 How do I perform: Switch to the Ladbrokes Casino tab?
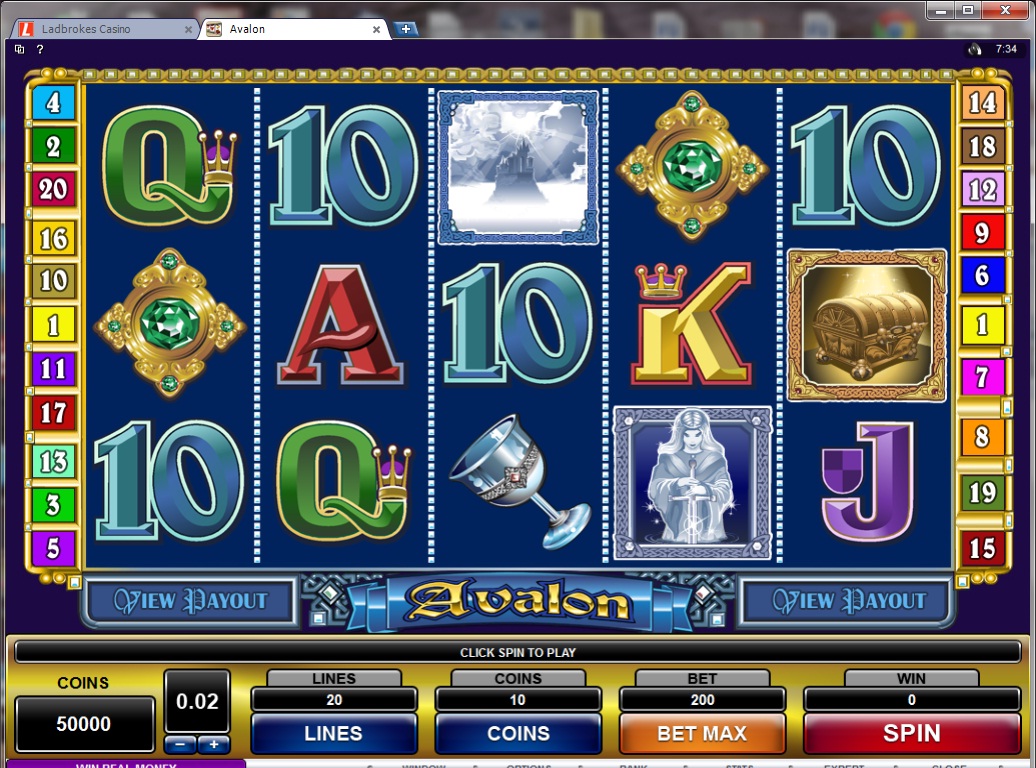point(100,29)
